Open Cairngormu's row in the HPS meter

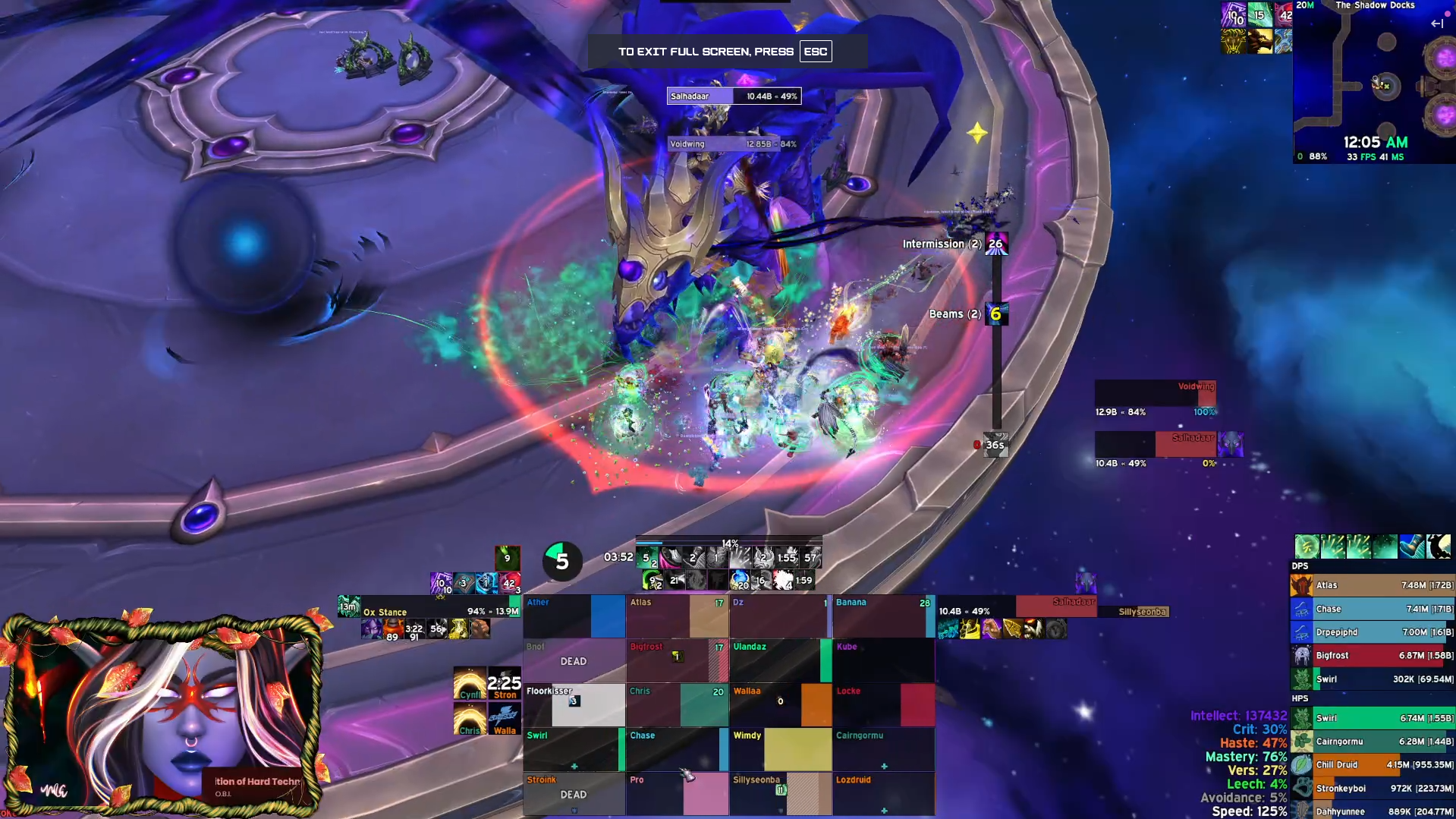pyautogui.click(x=1372, y=742)
